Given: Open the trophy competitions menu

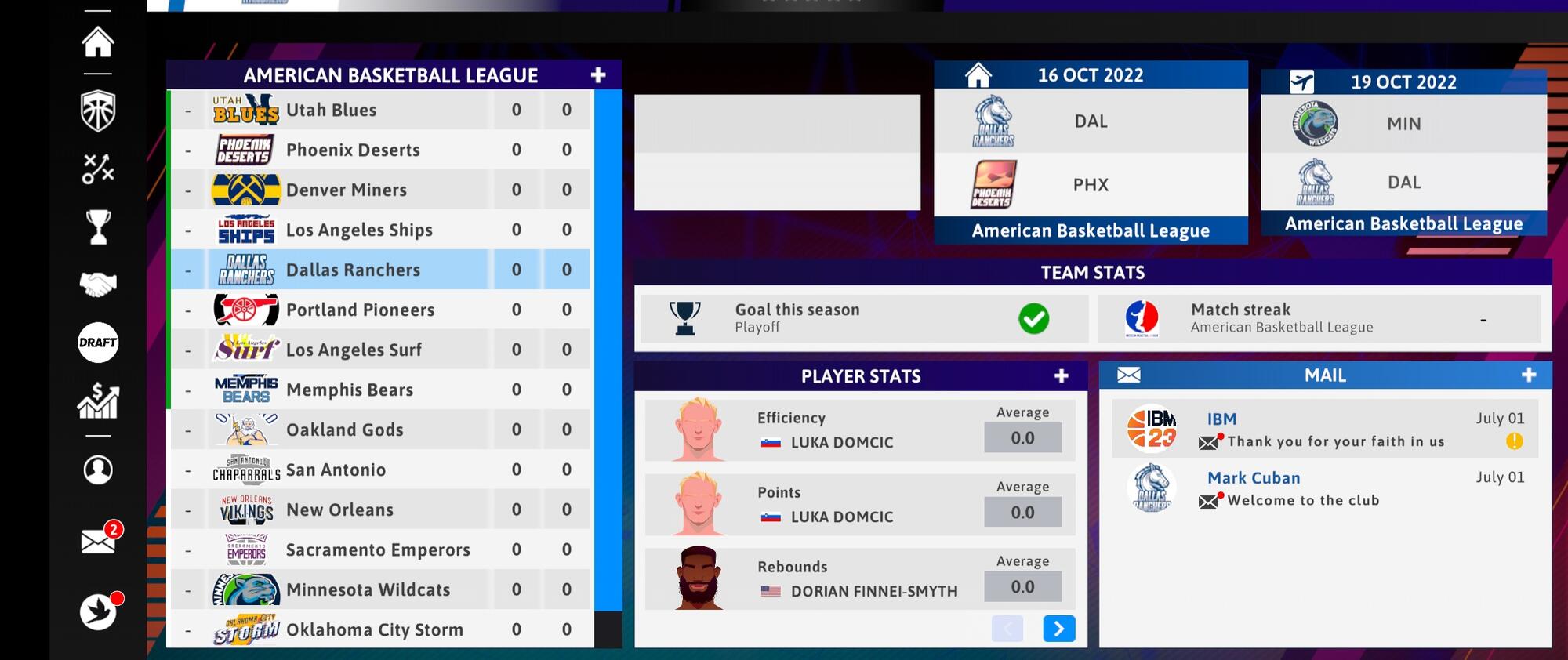Looking at the screenshot, I should click(x=98, y=227).
